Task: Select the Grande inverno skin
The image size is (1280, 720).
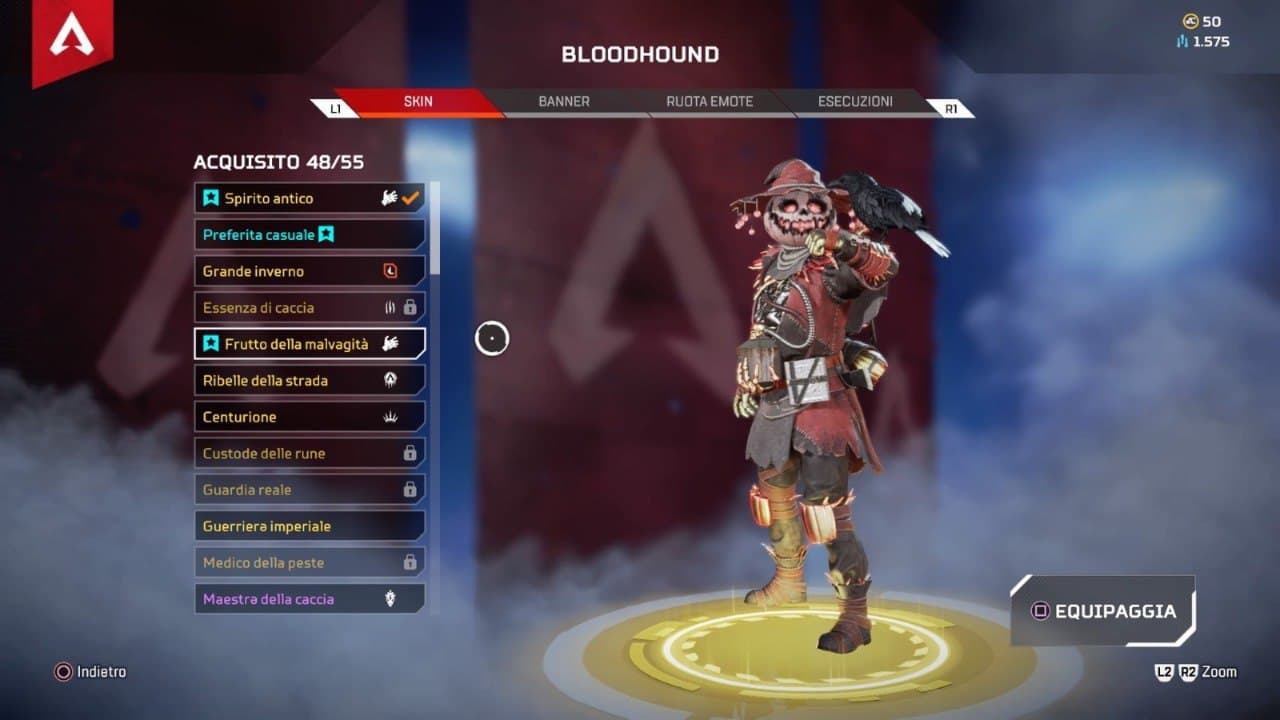Action: pyautogui.click(x=309, y=271)
